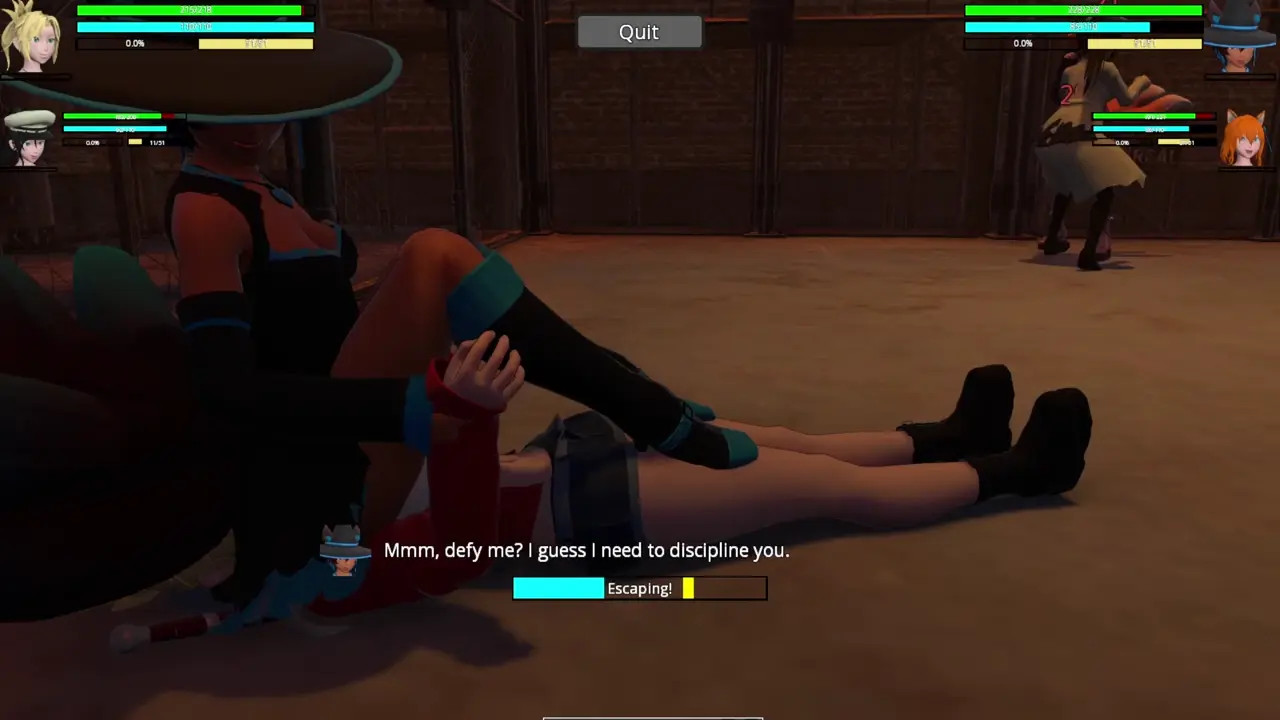1280x720 pixels.
Task: Select the blue witch hat portrait
Action: (1240, 38)
